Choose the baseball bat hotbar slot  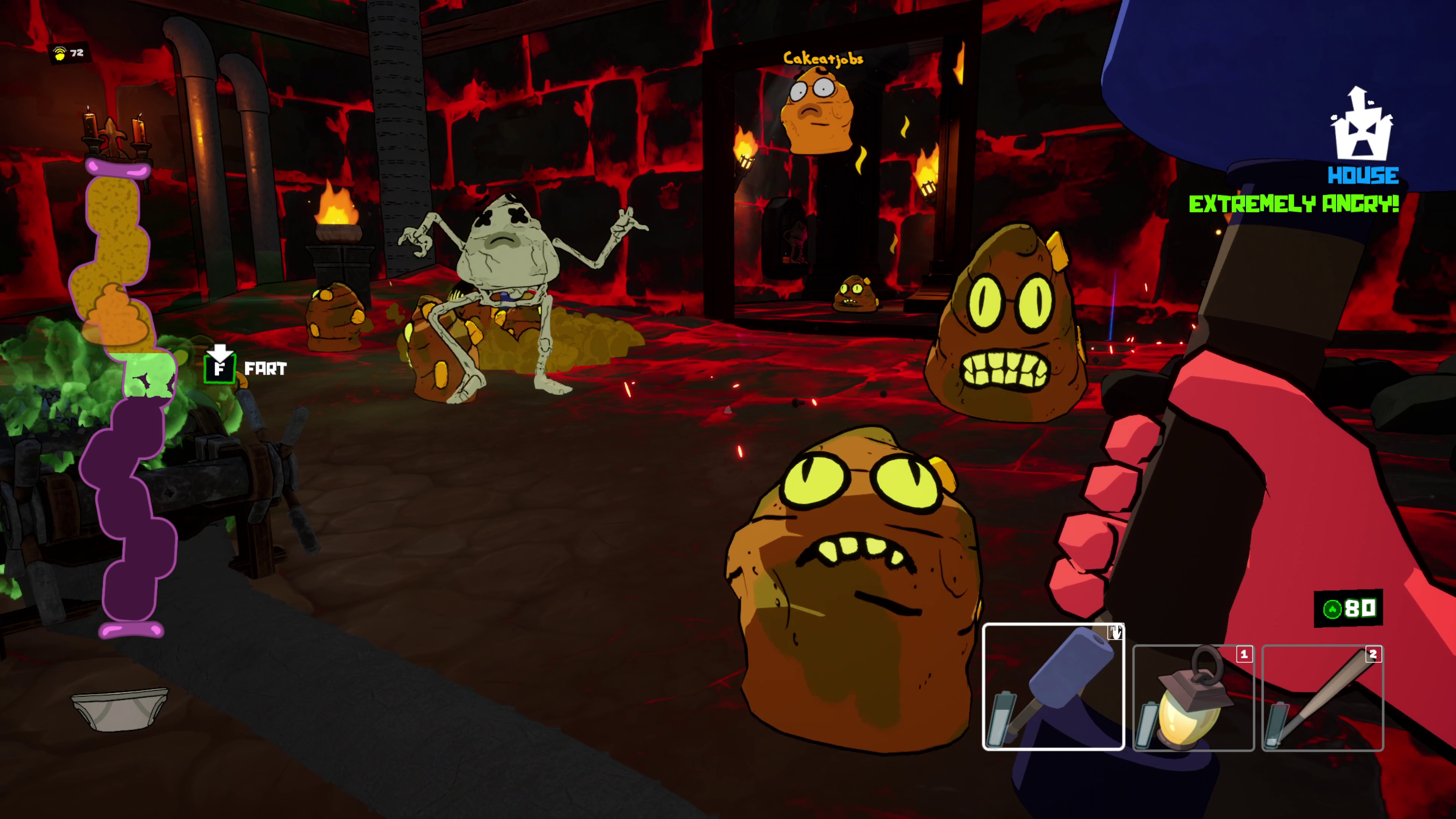coord(1323,698)
